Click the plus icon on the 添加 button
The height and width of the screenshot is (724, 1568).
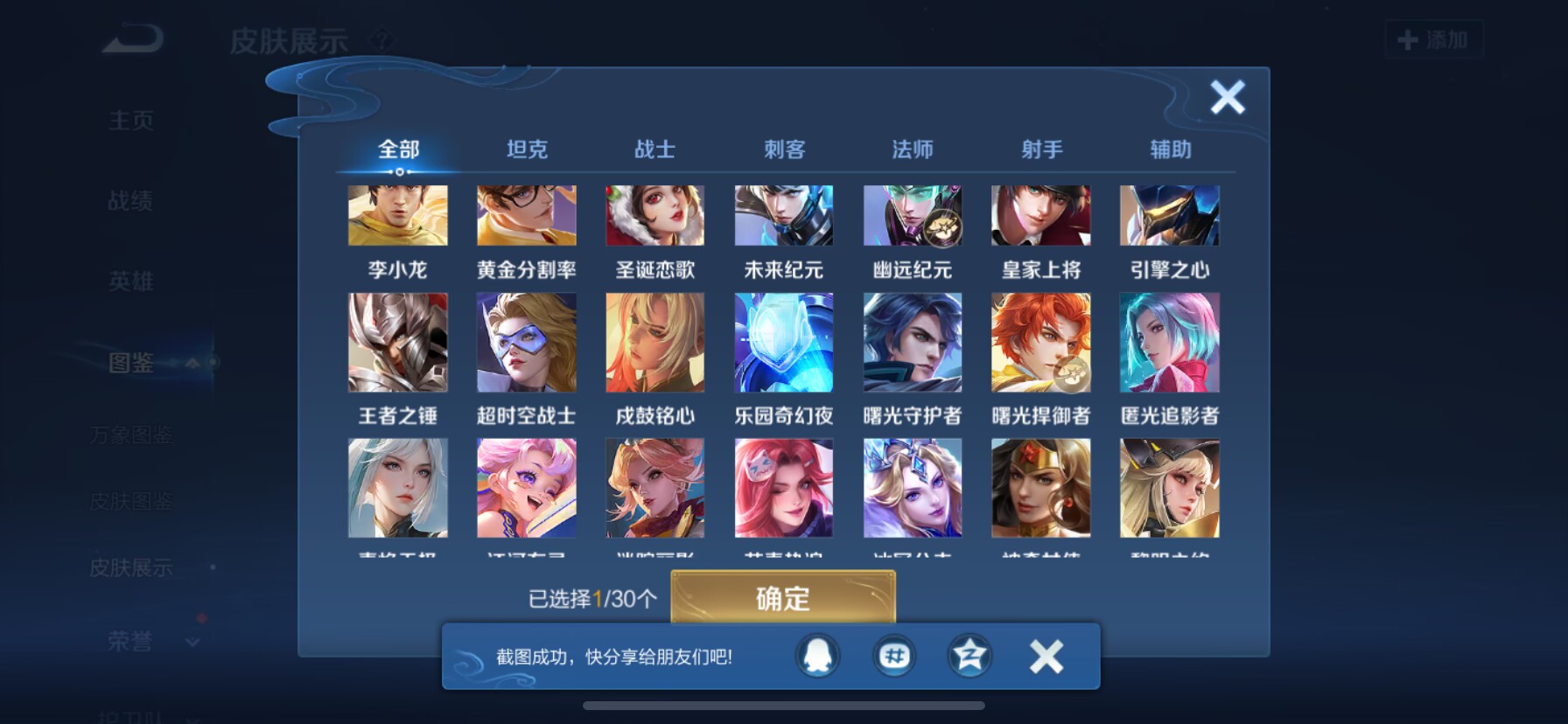click(x=1407, y=38)
